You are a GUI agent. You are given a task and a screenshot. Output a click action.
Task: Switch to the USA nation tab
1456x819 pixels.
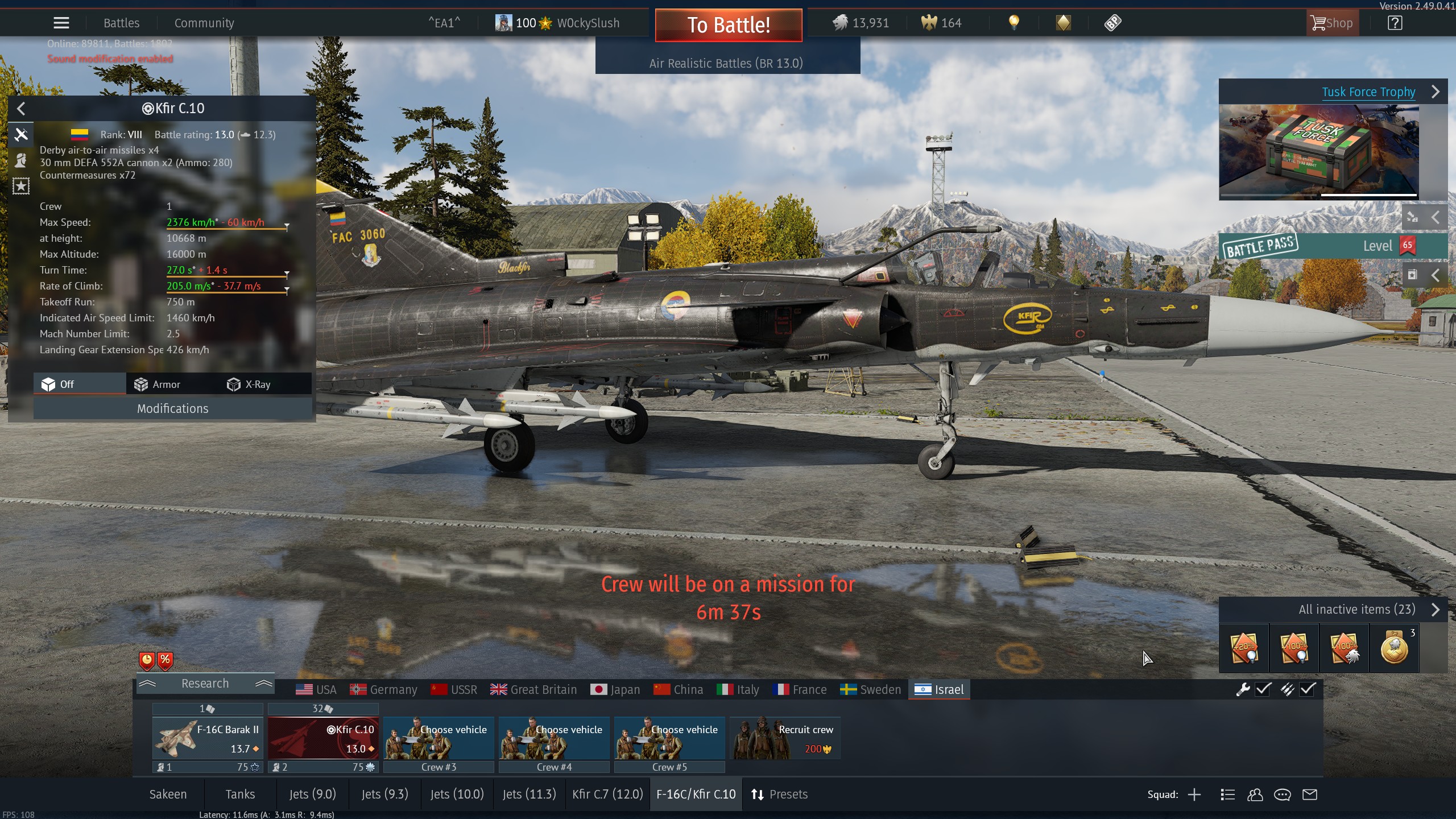click(x=316, y=689)
